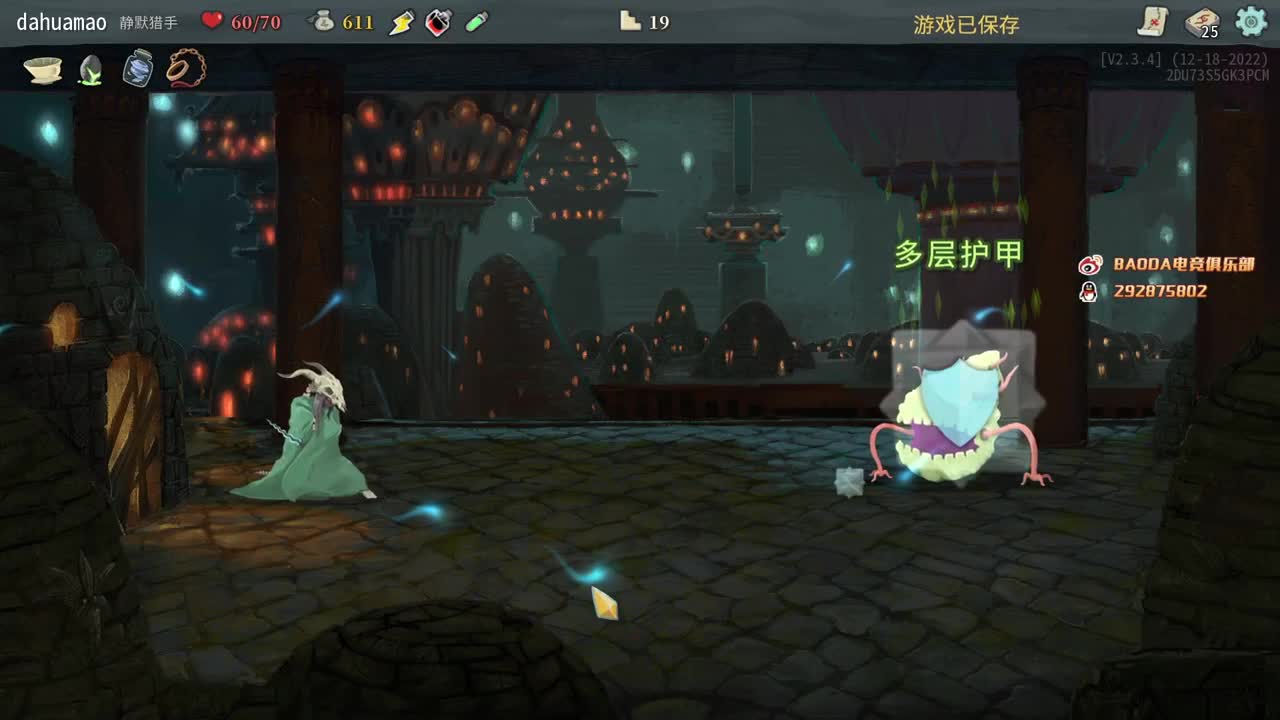Image resolution: width=1280 pixels, height=720 pixels.
Task: Select the dark blood flask potion
Action: 436,21
